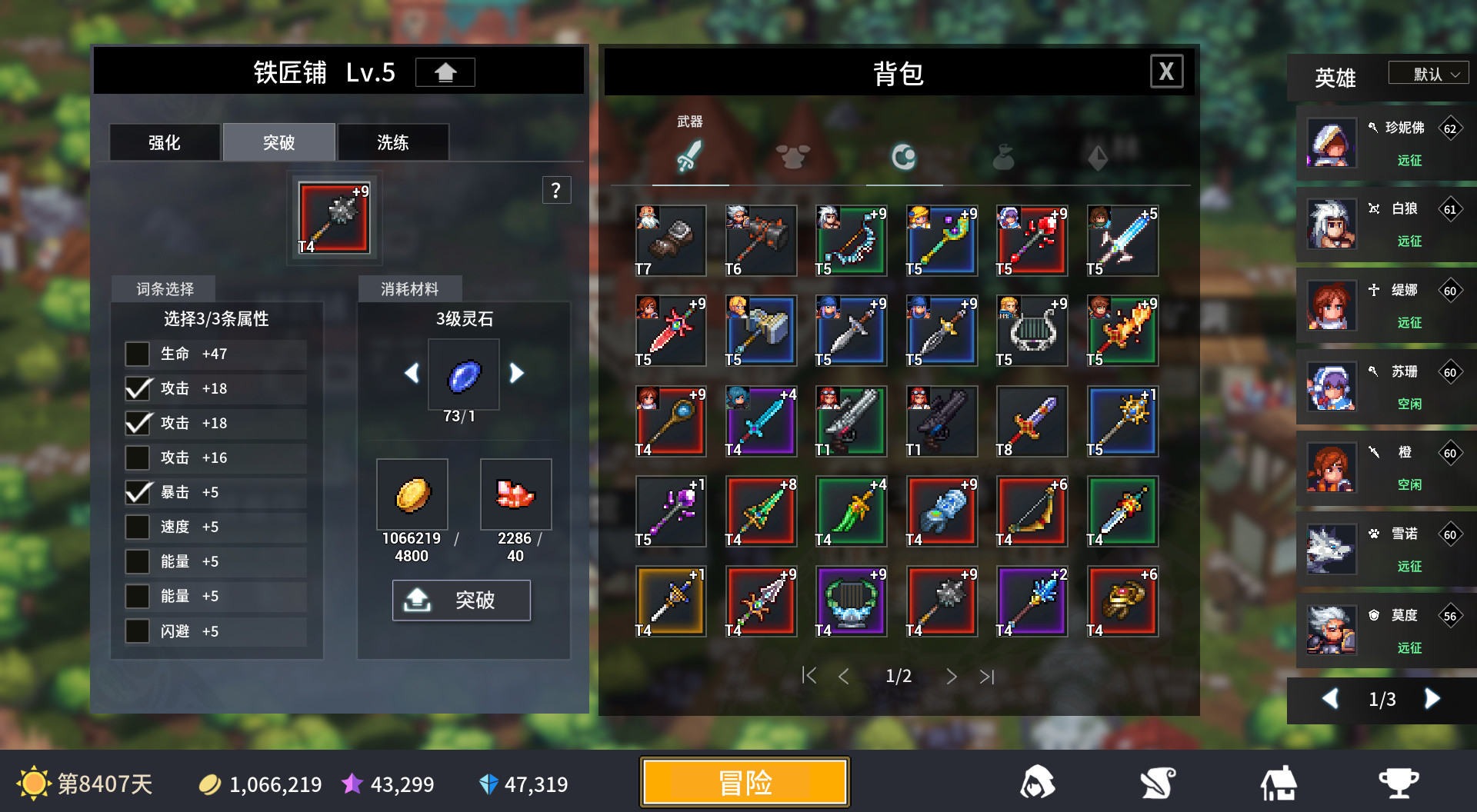Enable the 生命 +47 attribute checkbox
Image resolution: width=1477 pixels, height=812 pixels.
tap(138, 354)
